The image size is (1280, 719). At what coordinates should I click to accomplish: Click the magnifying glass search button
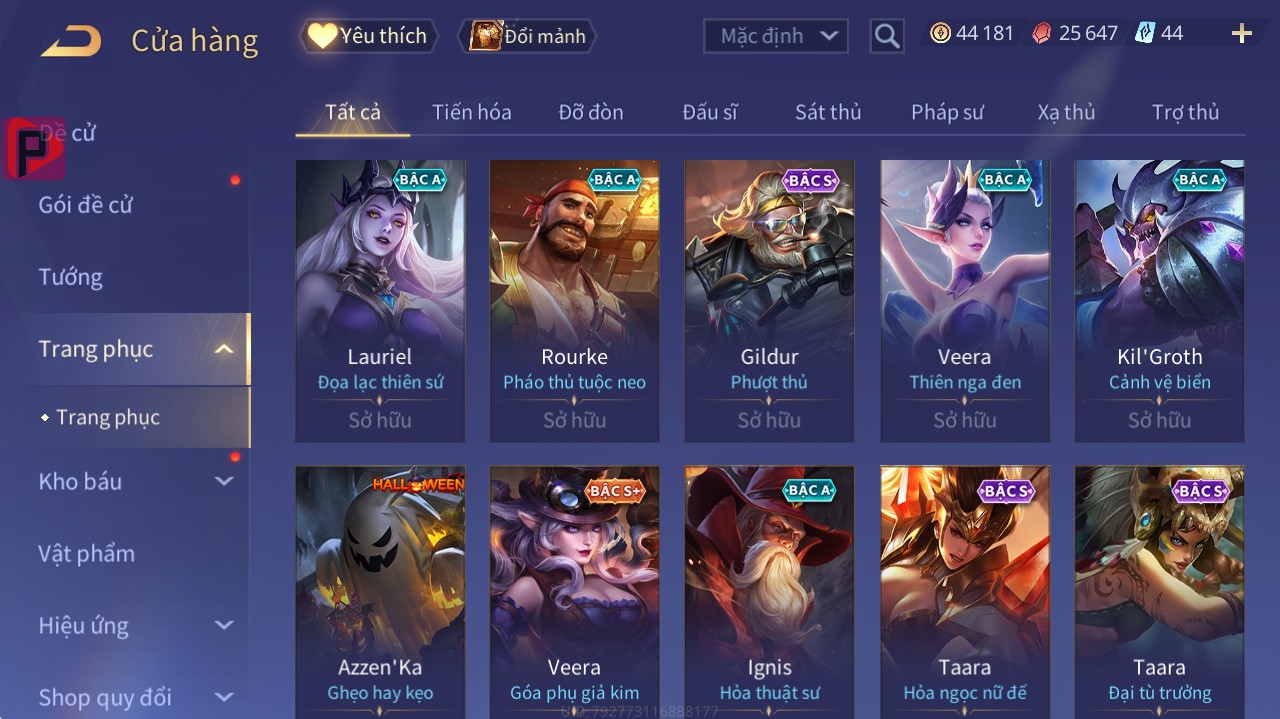point(886,36)
